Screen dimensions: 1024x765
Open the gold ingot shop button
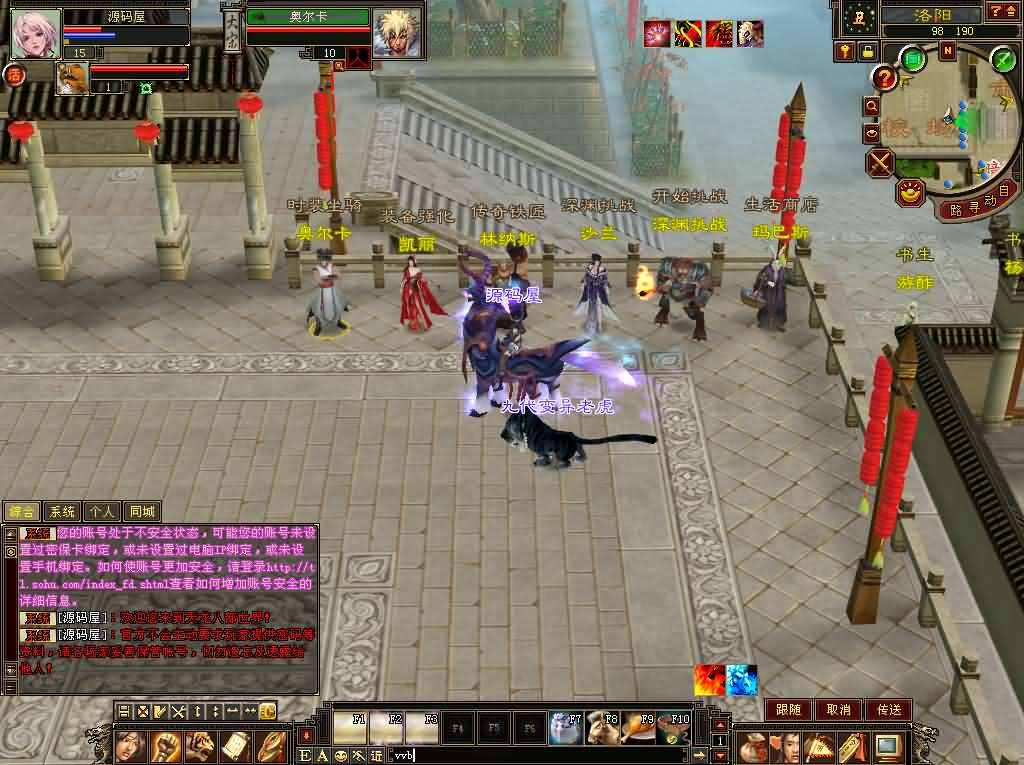[910, 193]
